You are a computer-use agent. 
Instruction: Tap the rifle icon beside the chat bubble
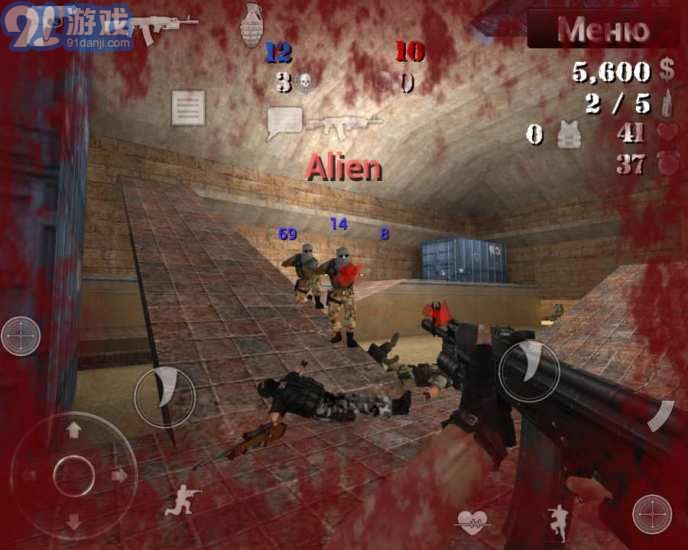[345, 125]
